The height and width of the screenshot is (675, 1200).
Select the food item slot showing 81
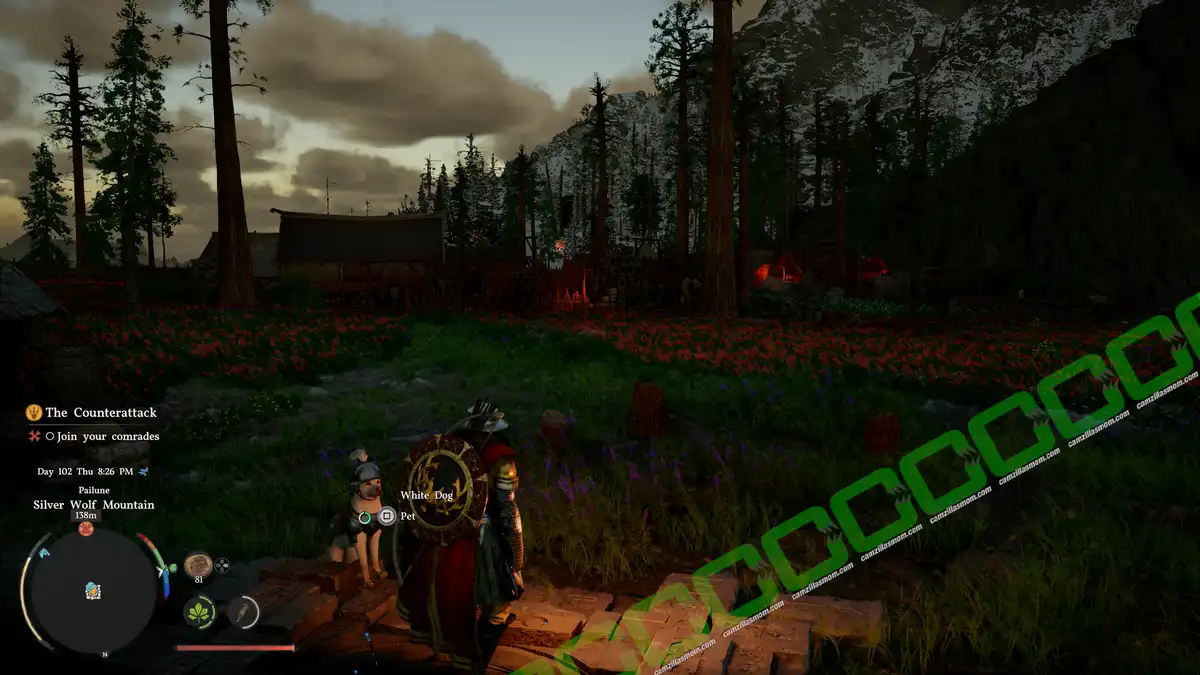click(198, 565)
